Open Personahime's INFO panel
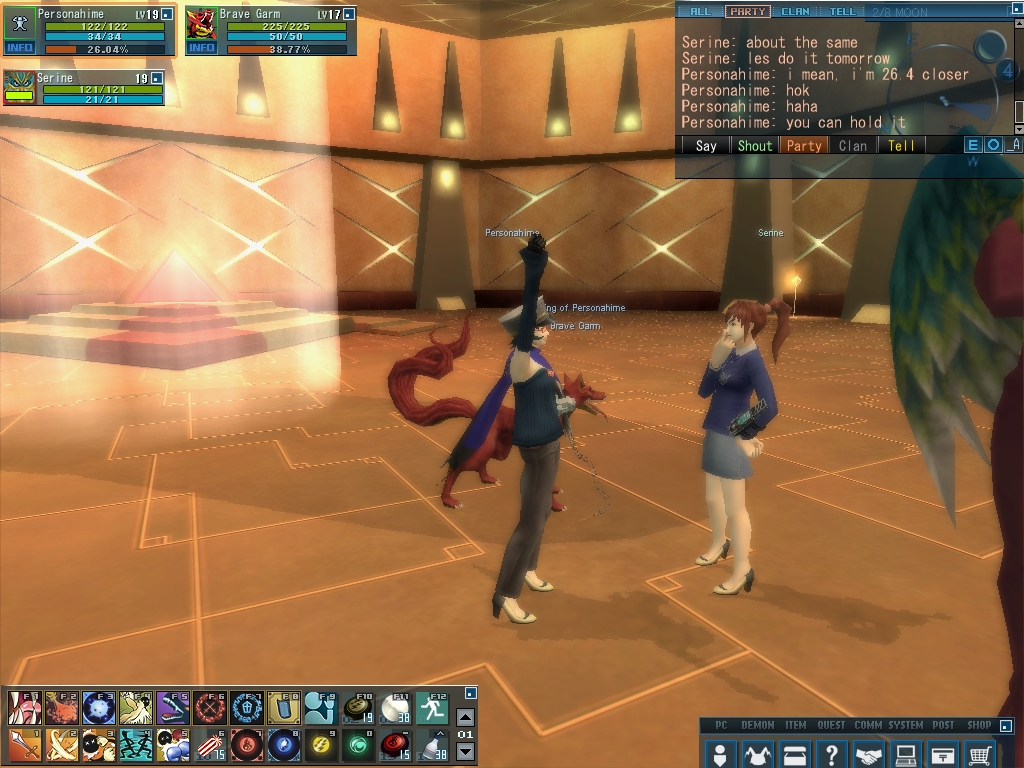The image size is (1024, 768). coord(19,47)
